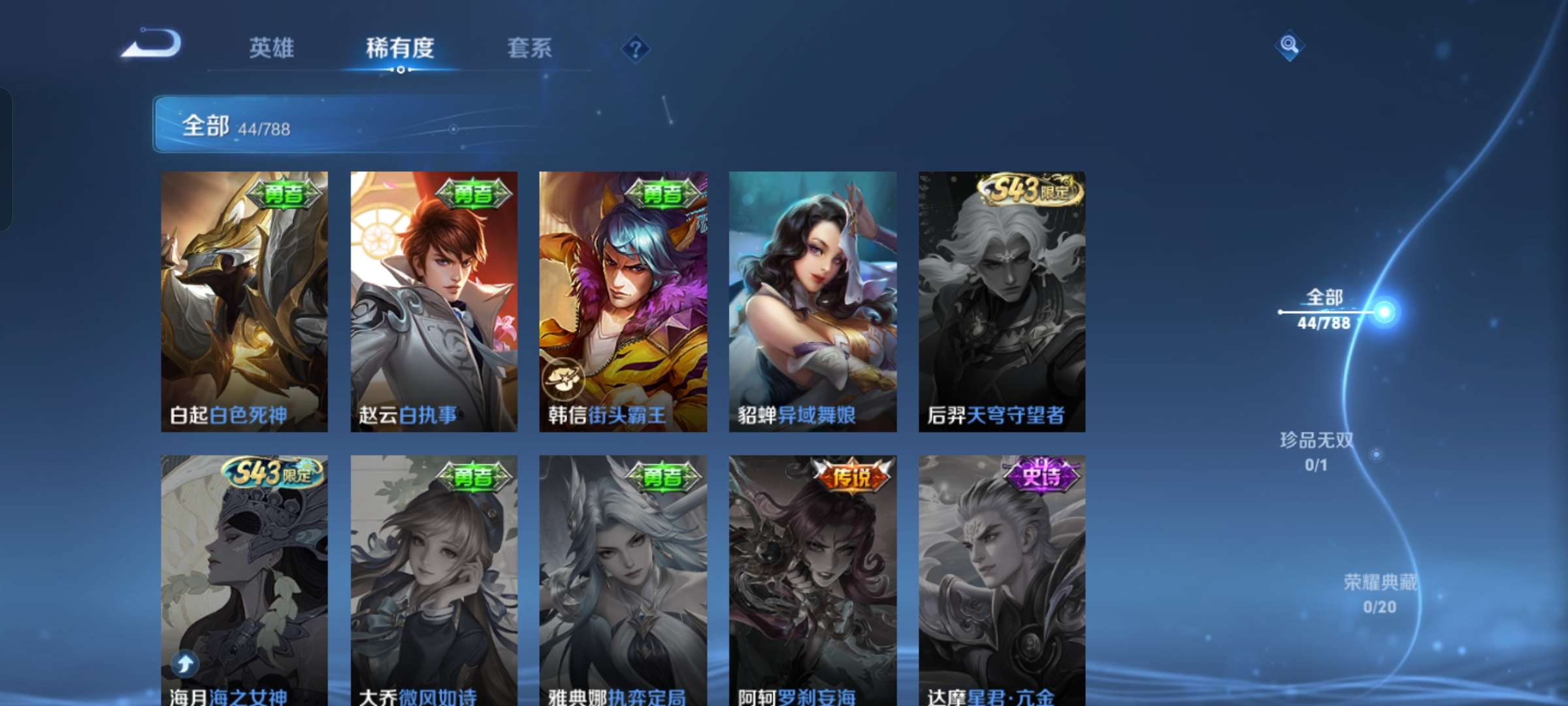The image size is (1568, 706).
Task: Jump to the 珍品无双 rarity category
Action: [1316, 451]
